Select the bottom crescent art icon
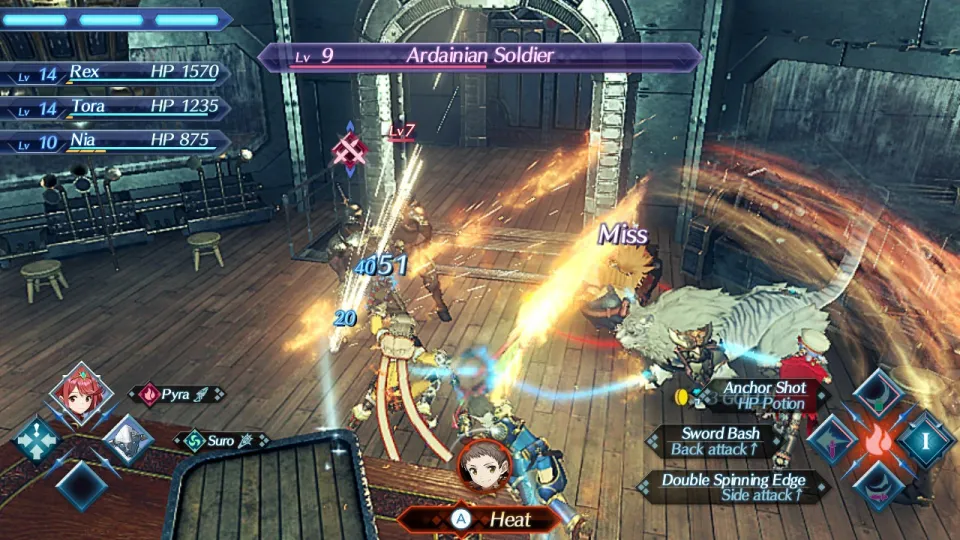Viewport: 960px width, 540px height. coord(879,484)
